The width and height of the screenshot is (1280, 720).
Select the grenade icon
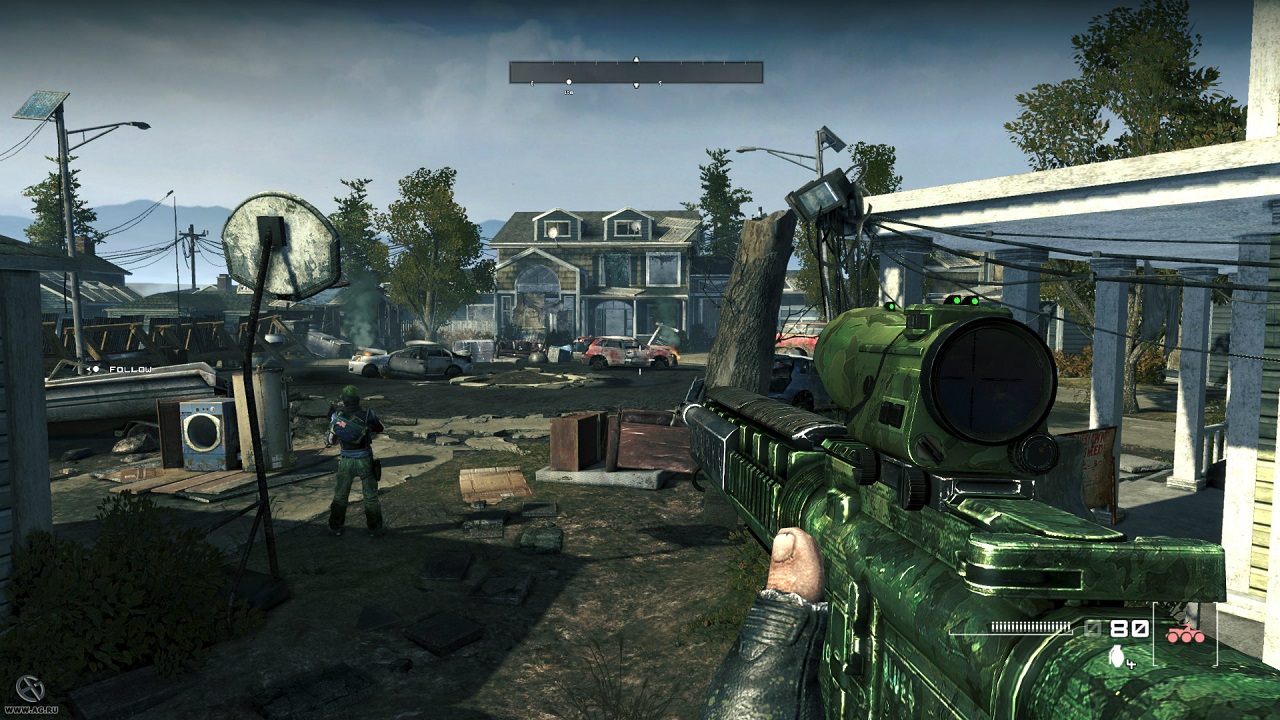(x=1117, y=656)
